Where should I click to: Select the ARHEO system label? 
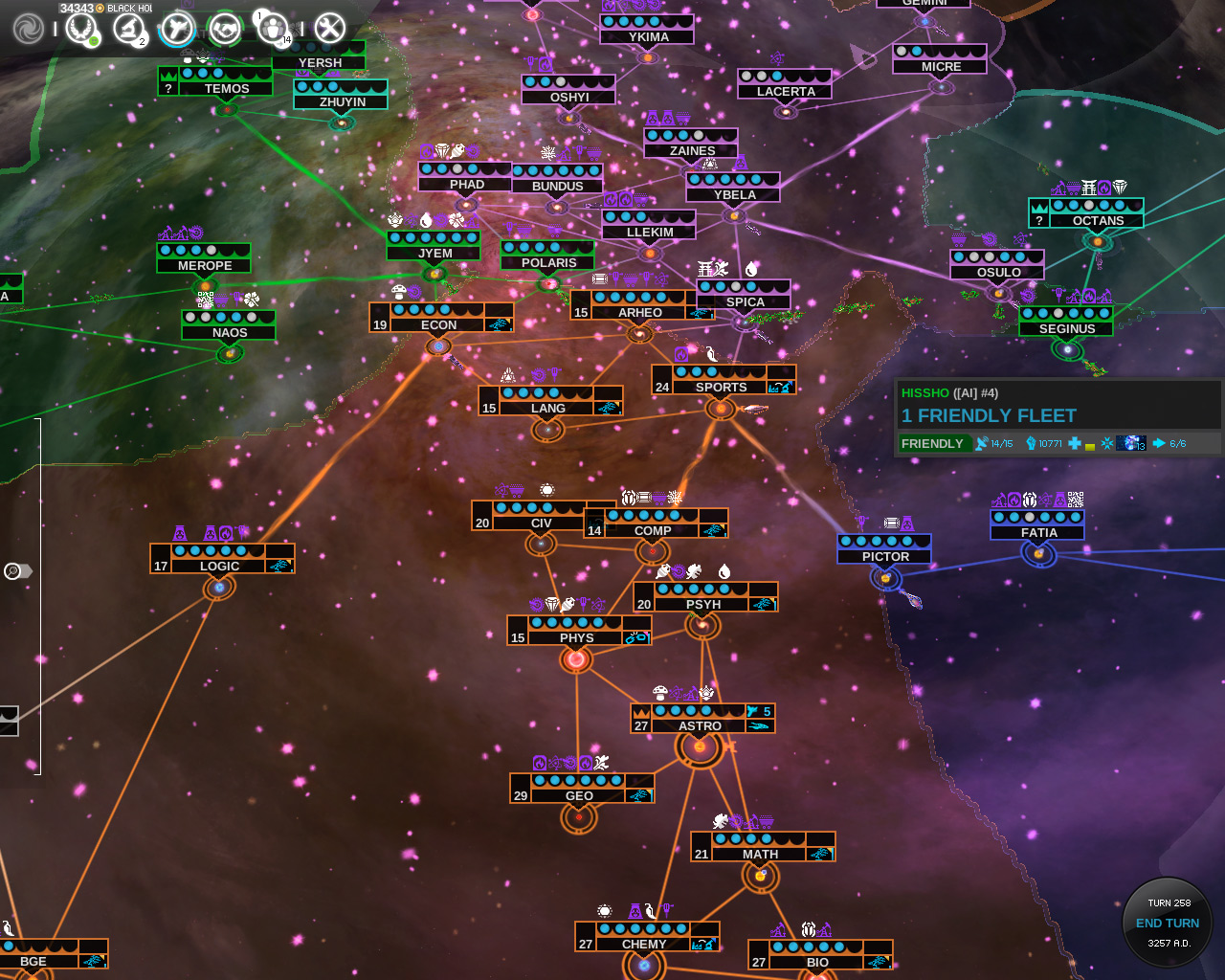coord(640,313)
